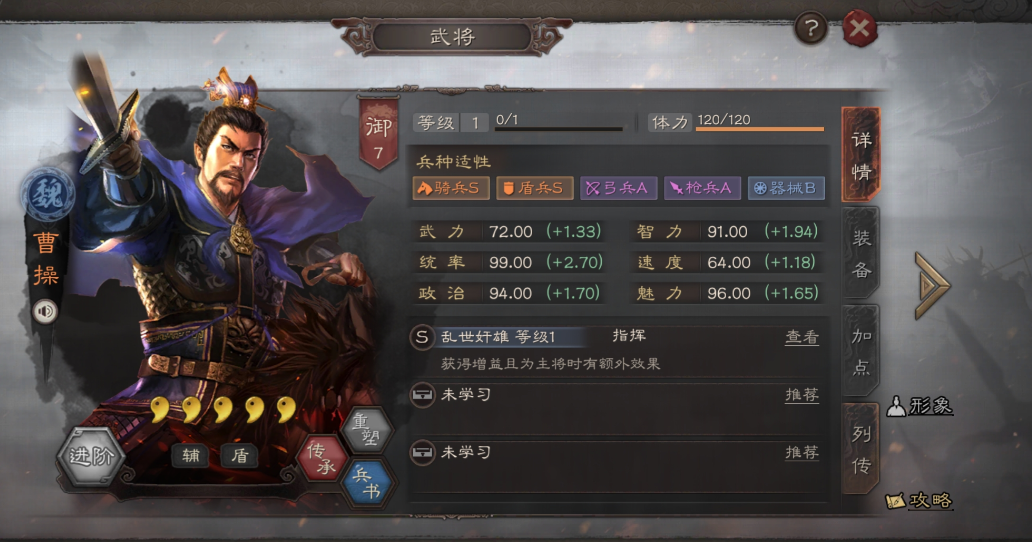This screenshot has height=542, width=1032.
Task: Open the 攻略 strategy guide
Action: [920, 500]
